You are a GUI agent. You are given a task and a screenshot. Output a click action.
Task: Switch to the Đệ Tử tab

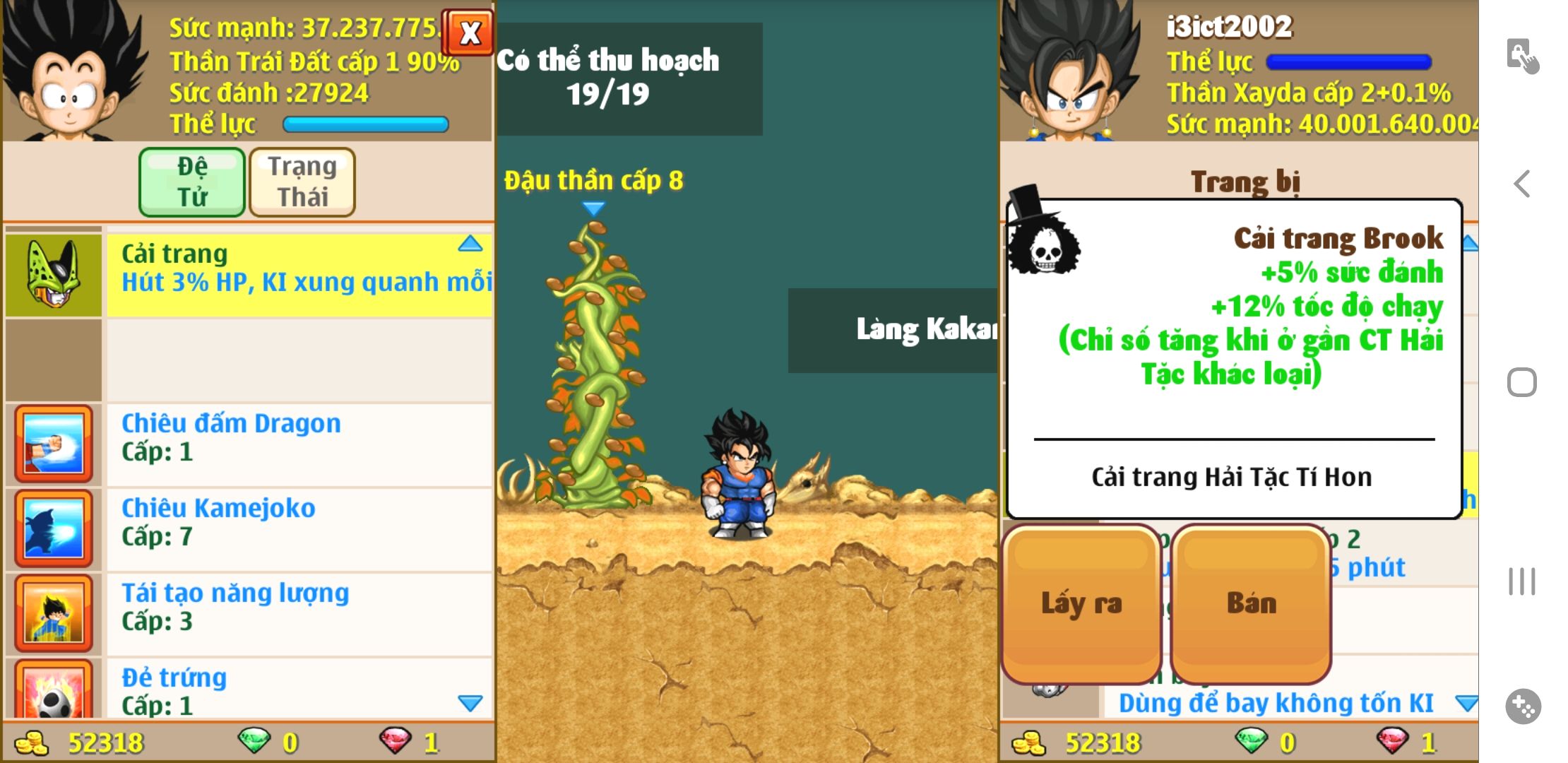[192, 182]
